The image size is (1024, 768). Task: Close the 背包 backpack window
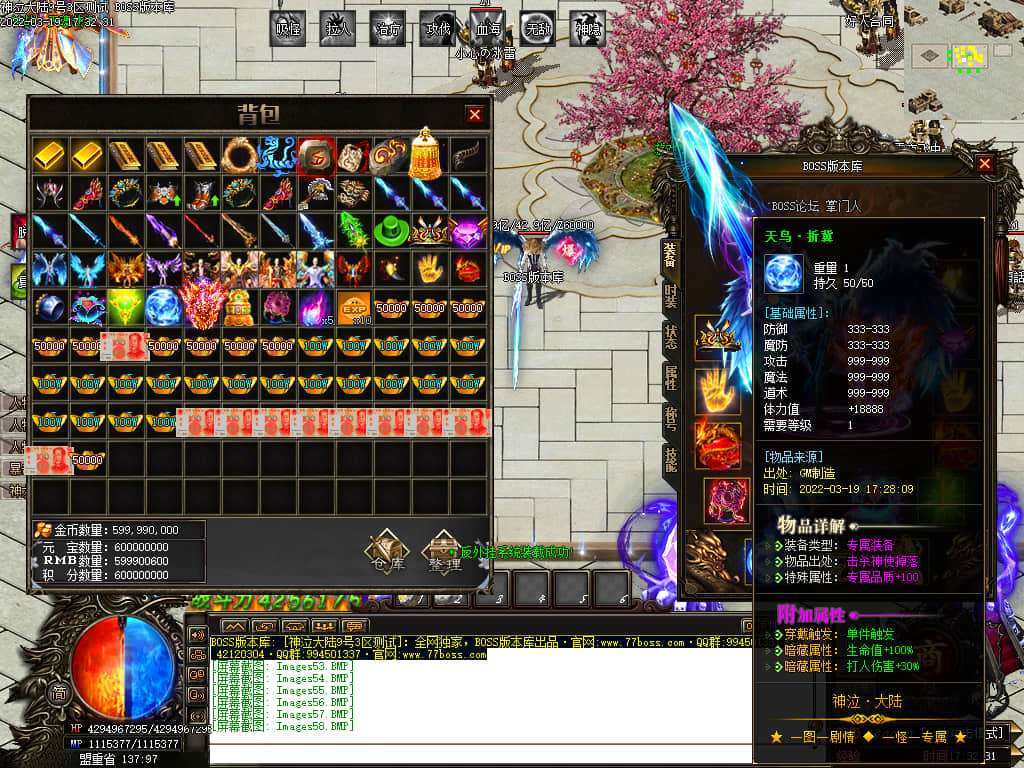tap(475, 115)
